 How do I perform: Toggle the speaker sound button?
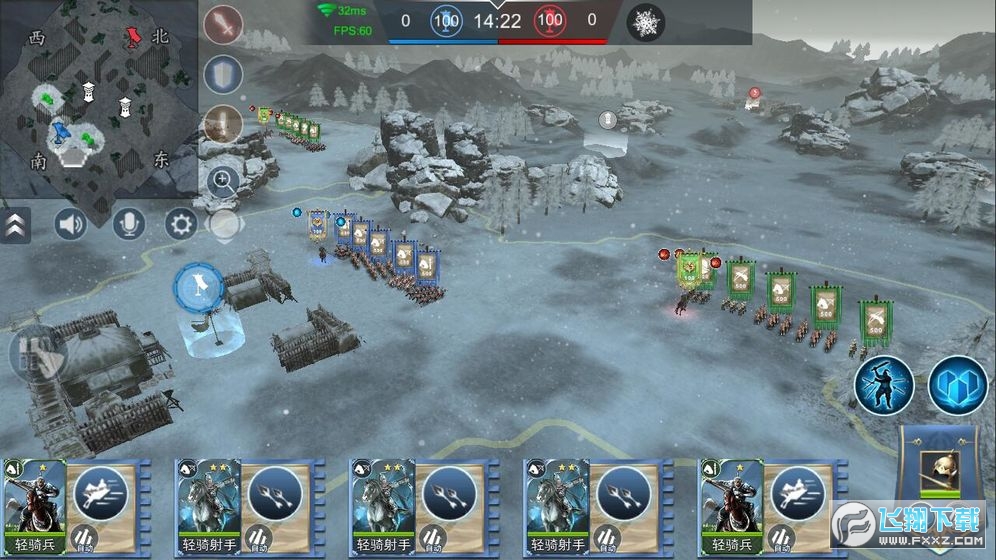[71, 224]
